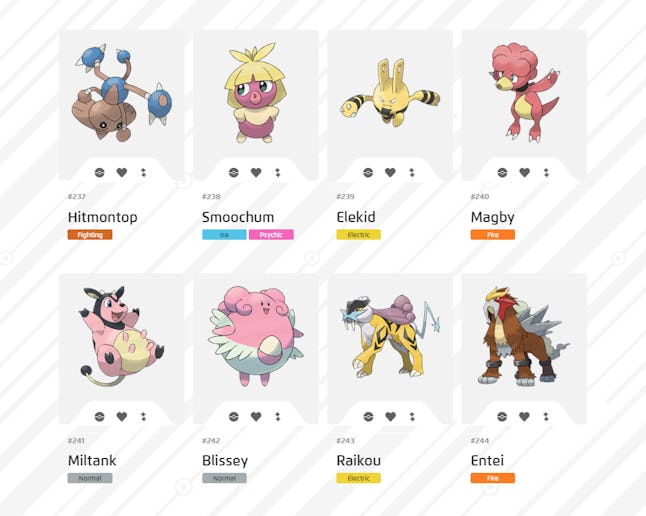Select the Raikou card

pyautogui.click(x=389, y=338)
